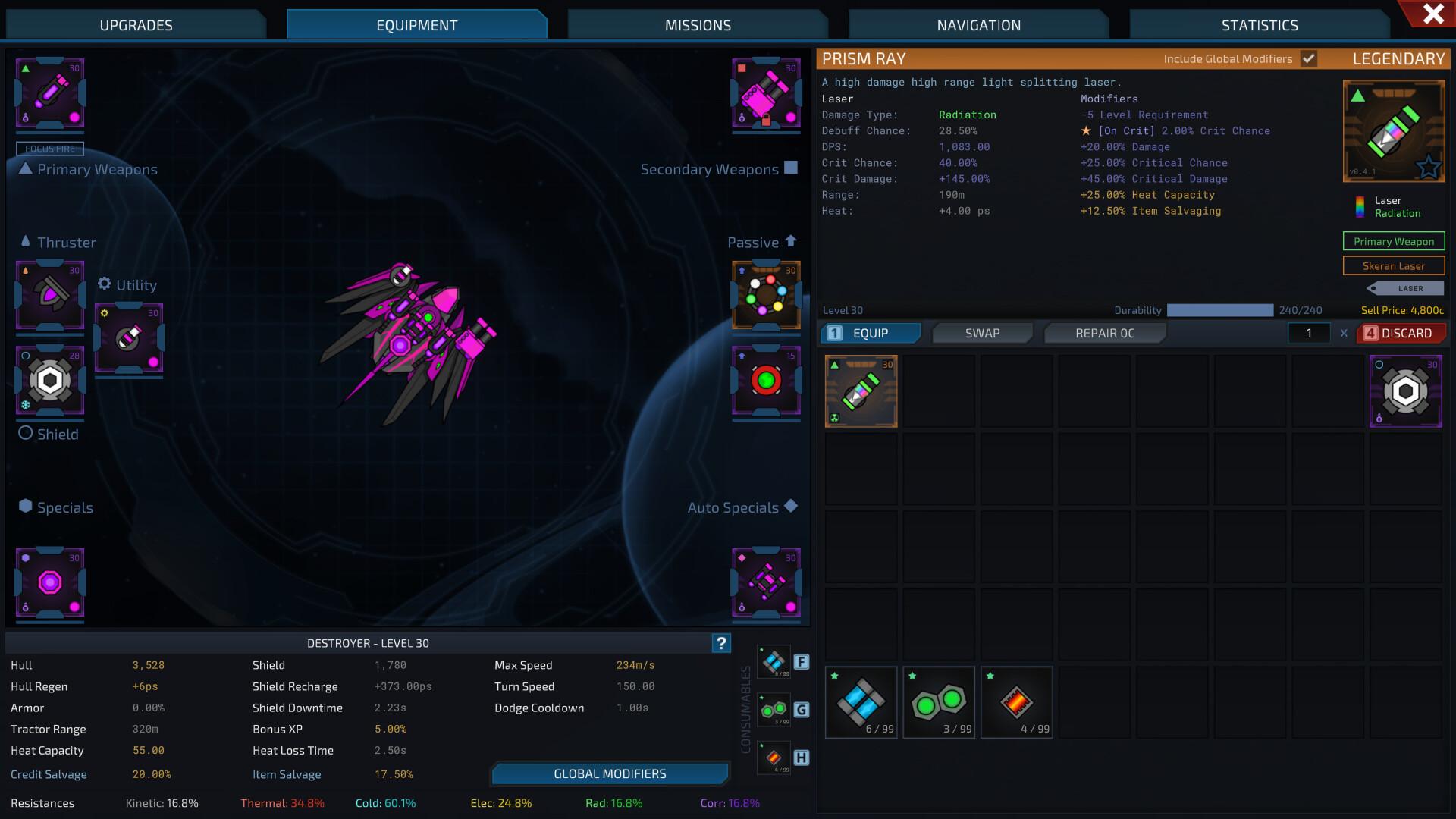Open the Thruster slot module

pyautogui.click(x=49, y=297)
